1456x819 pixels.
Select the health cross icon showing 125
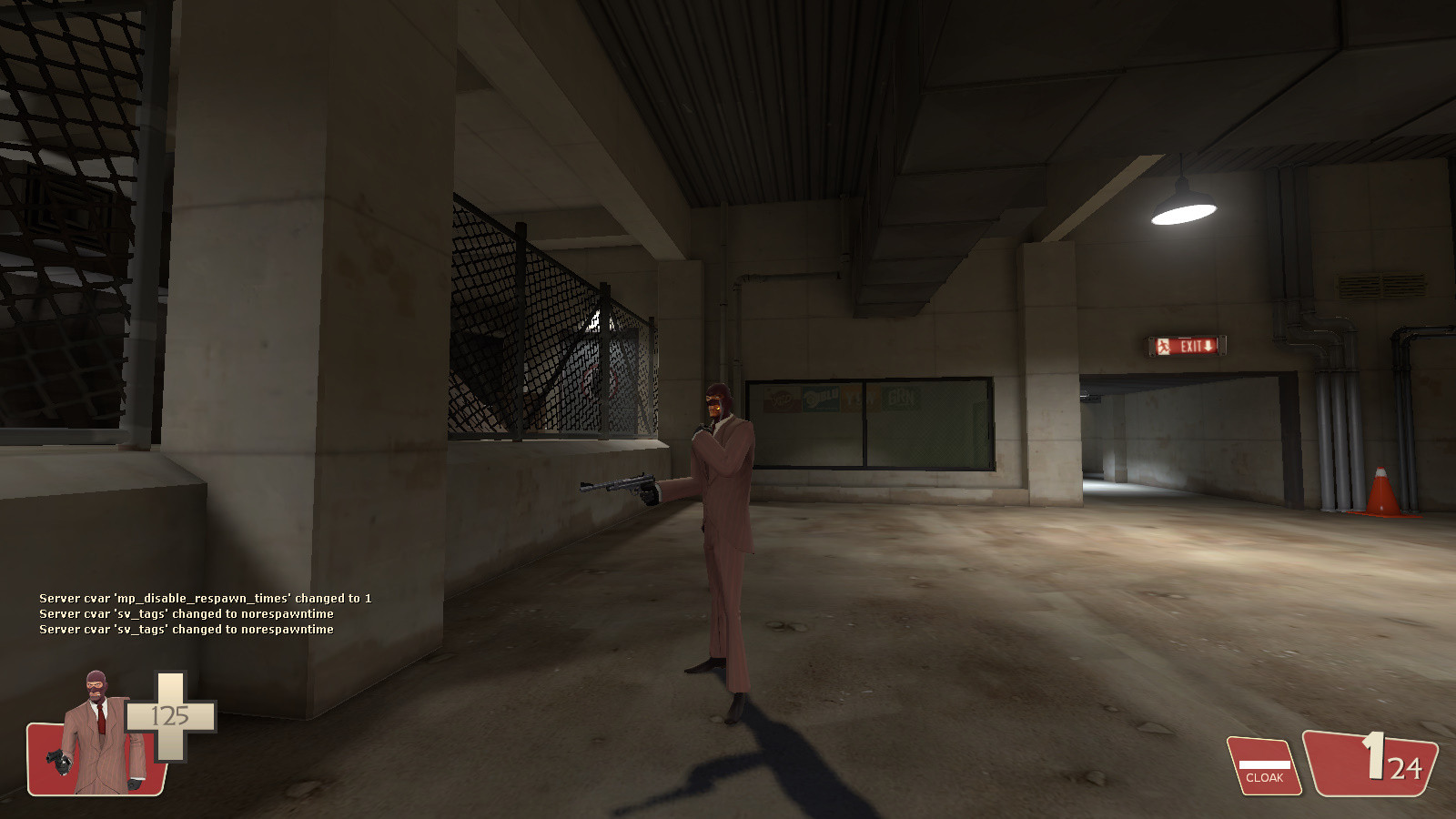[168, 714]
